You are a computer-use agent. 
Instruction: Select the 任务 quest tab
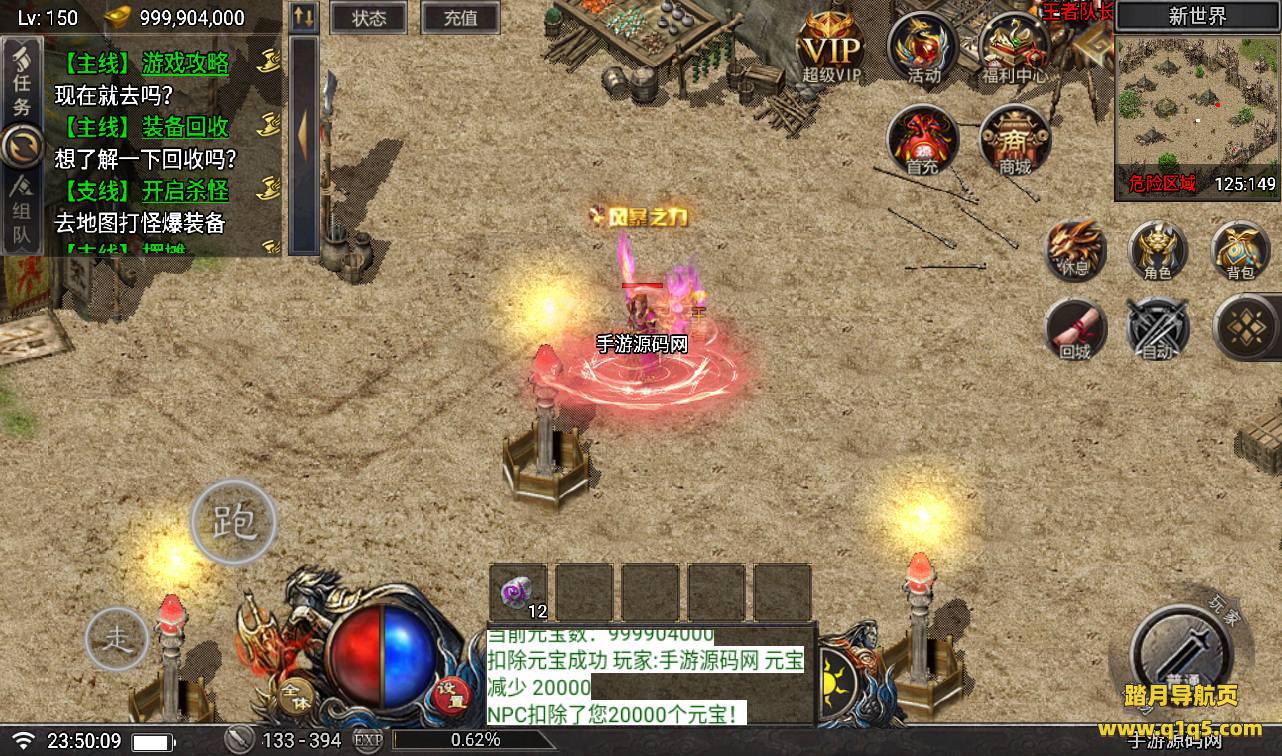click(22, 82)
